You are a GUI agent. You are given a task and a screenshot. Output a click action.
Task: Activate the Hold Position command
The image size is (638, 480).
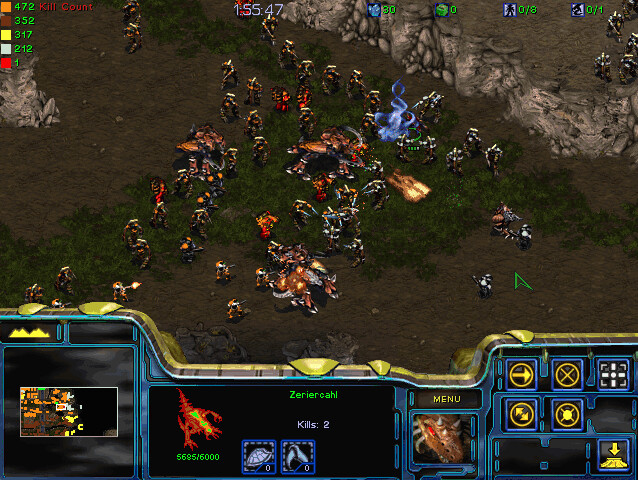[568, 413]
